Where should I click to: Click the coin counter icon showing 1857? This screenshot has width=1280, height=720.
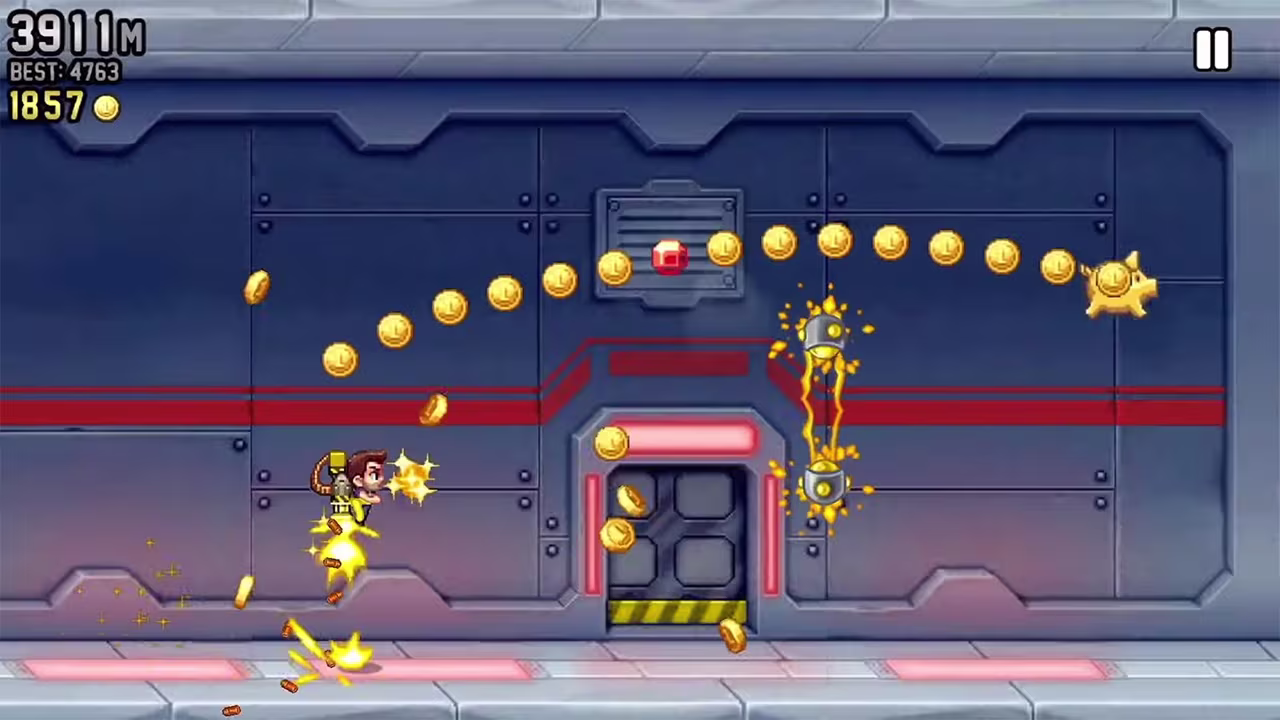click(x=105, y=108)
